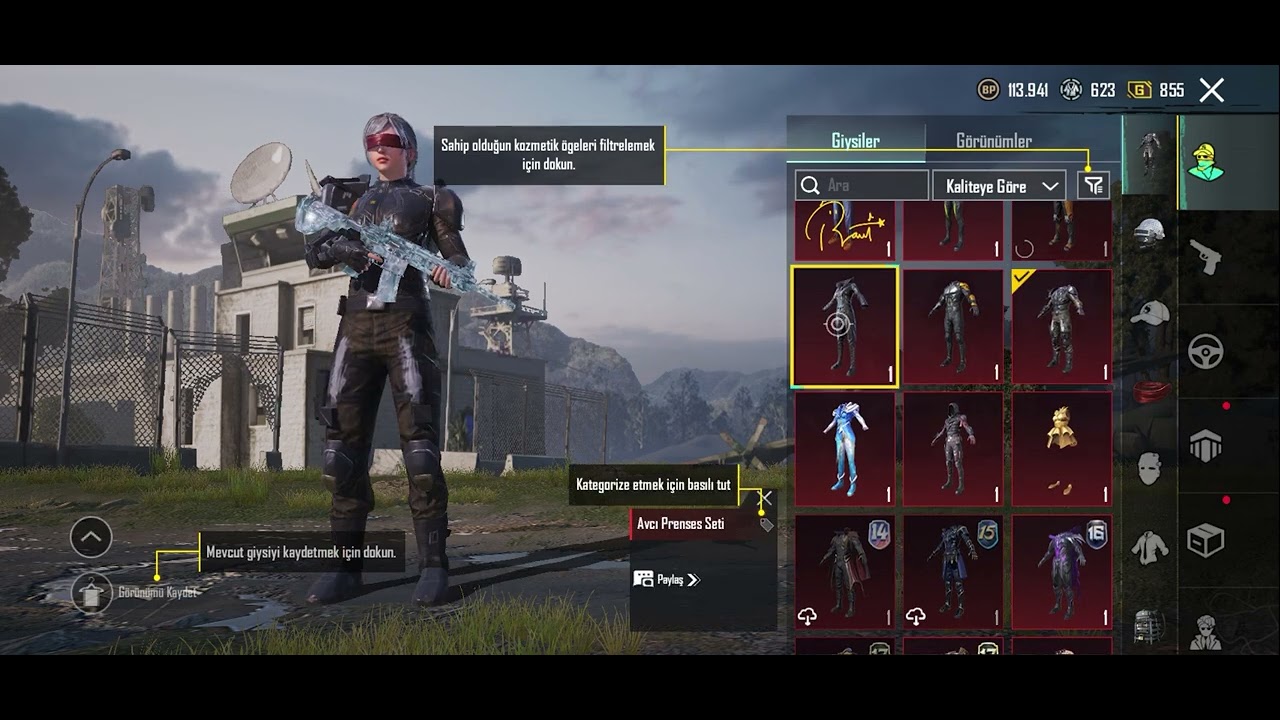Open the box crate inventory category
1280x720 pixels.
[1206, 541]
